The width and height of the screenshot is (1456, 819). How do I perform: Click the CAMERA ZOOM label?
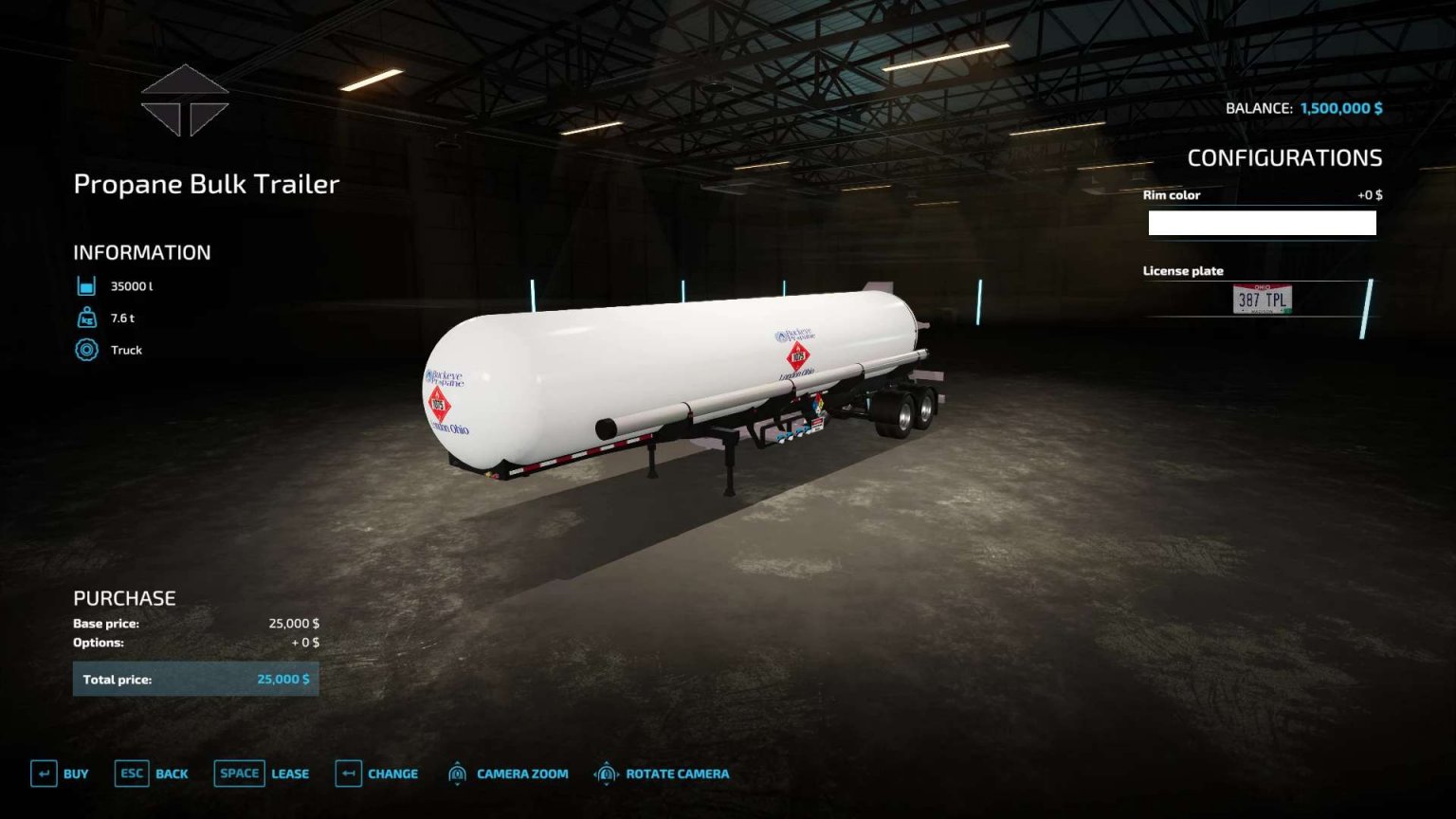point(520,774)
